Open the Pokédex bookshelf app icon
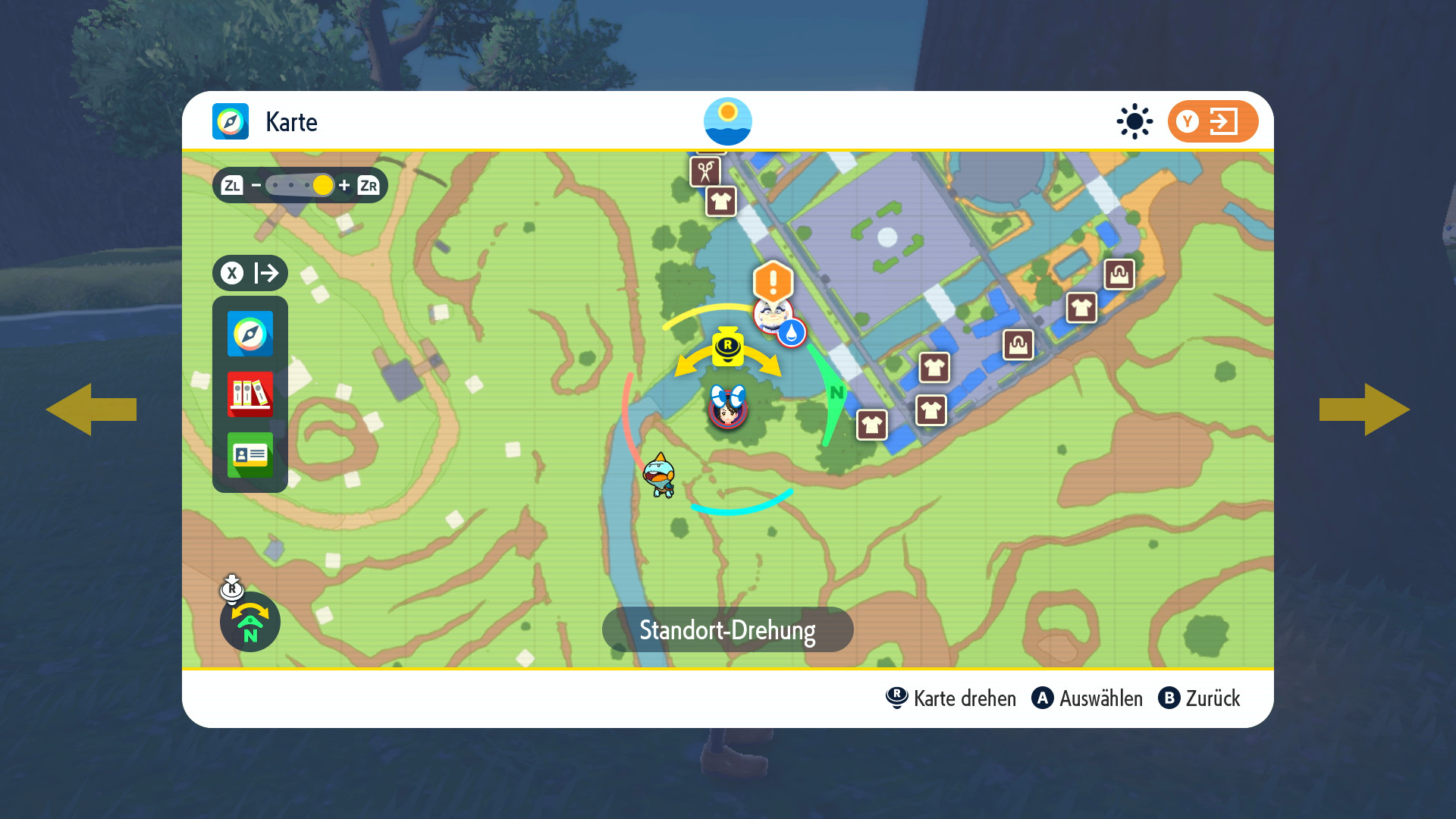Viewport: 1456px width, 819px height. point(250,394)
